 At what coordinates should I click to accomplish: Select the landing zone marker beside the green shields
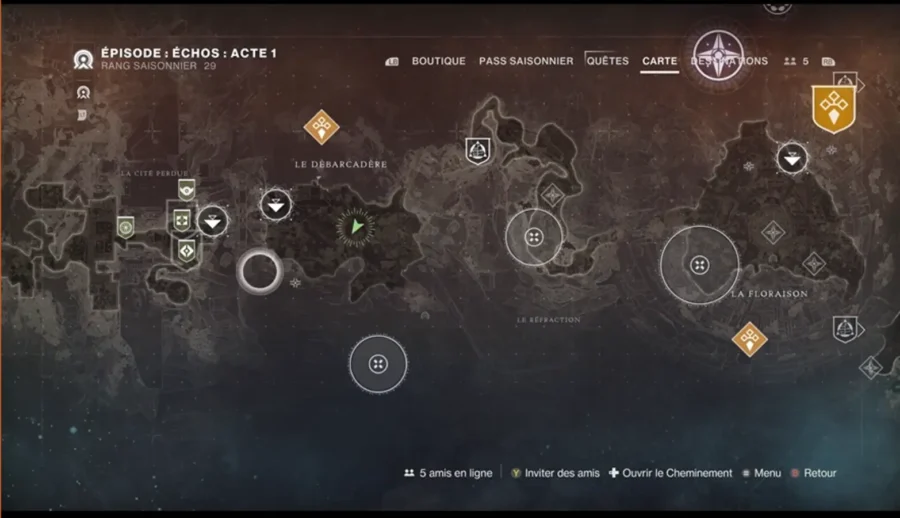(212, 220)
